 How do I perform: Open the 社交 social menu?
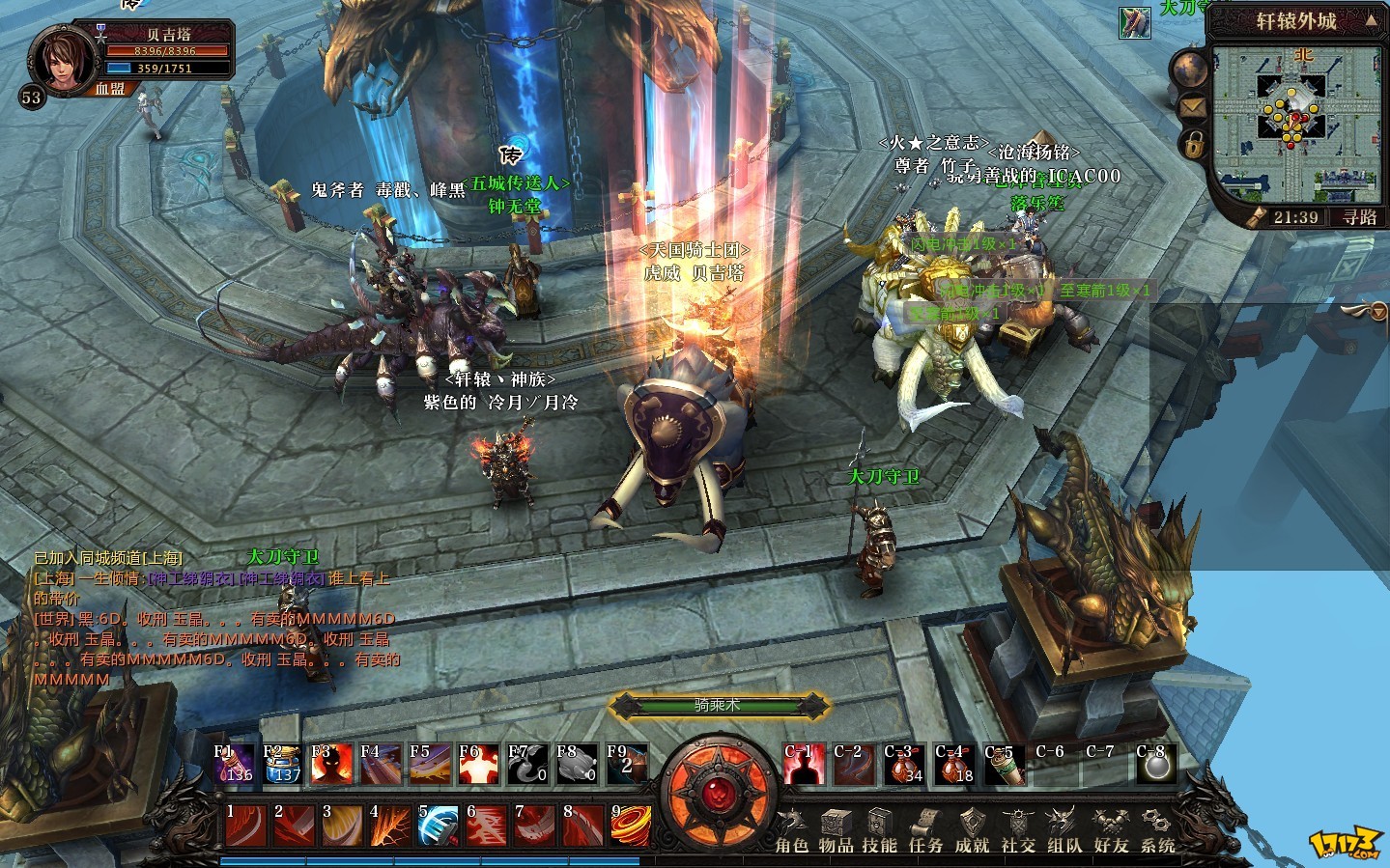pyautogui.click(x=1018, y=831)
